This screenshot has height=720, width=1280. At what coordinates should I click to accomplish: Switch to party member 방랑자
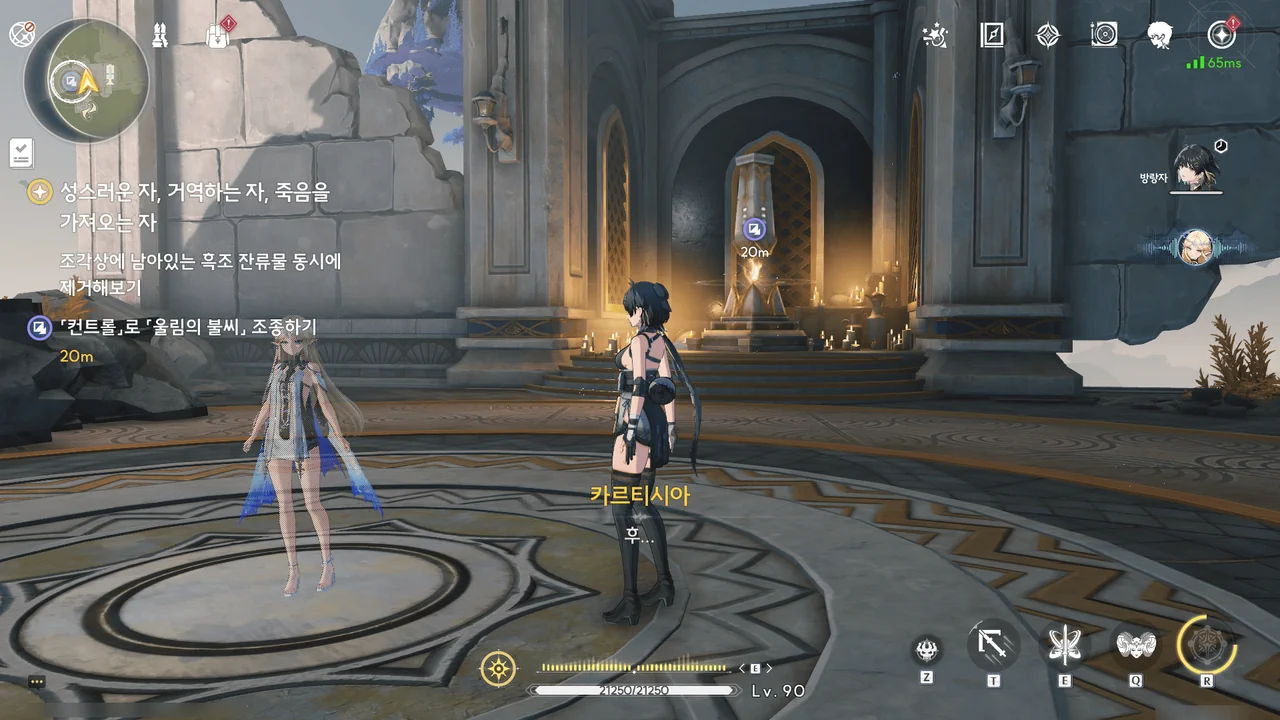coord(1195,169)
